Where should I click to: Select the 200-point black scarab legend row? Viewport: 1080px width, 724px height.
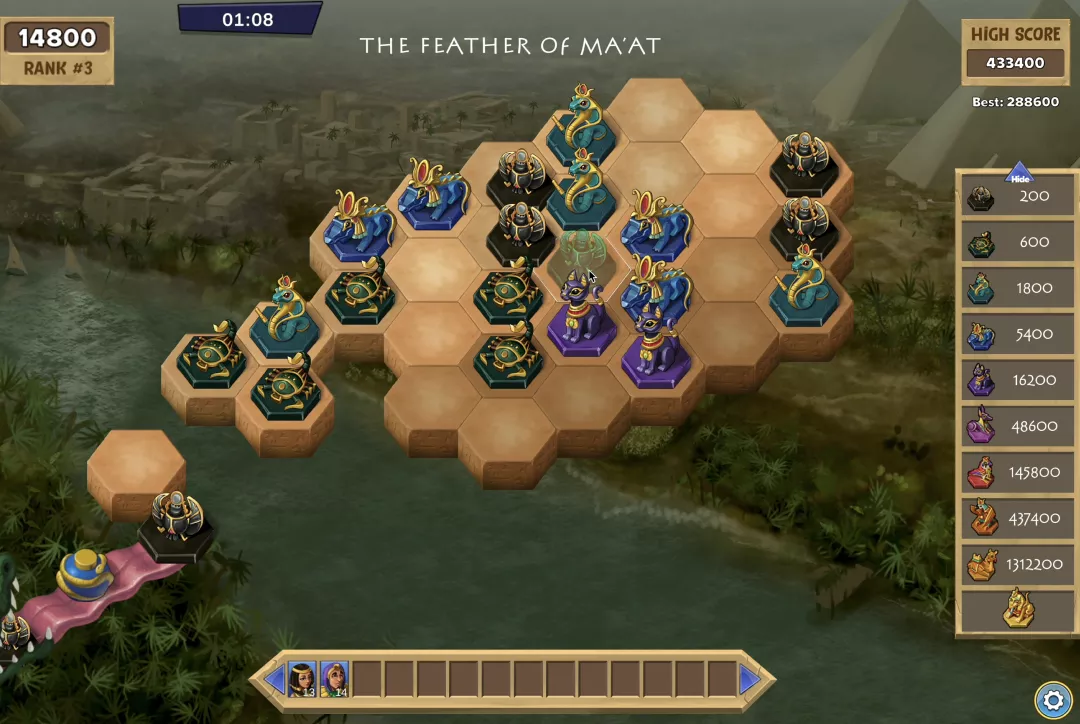tap(1017, 197)
